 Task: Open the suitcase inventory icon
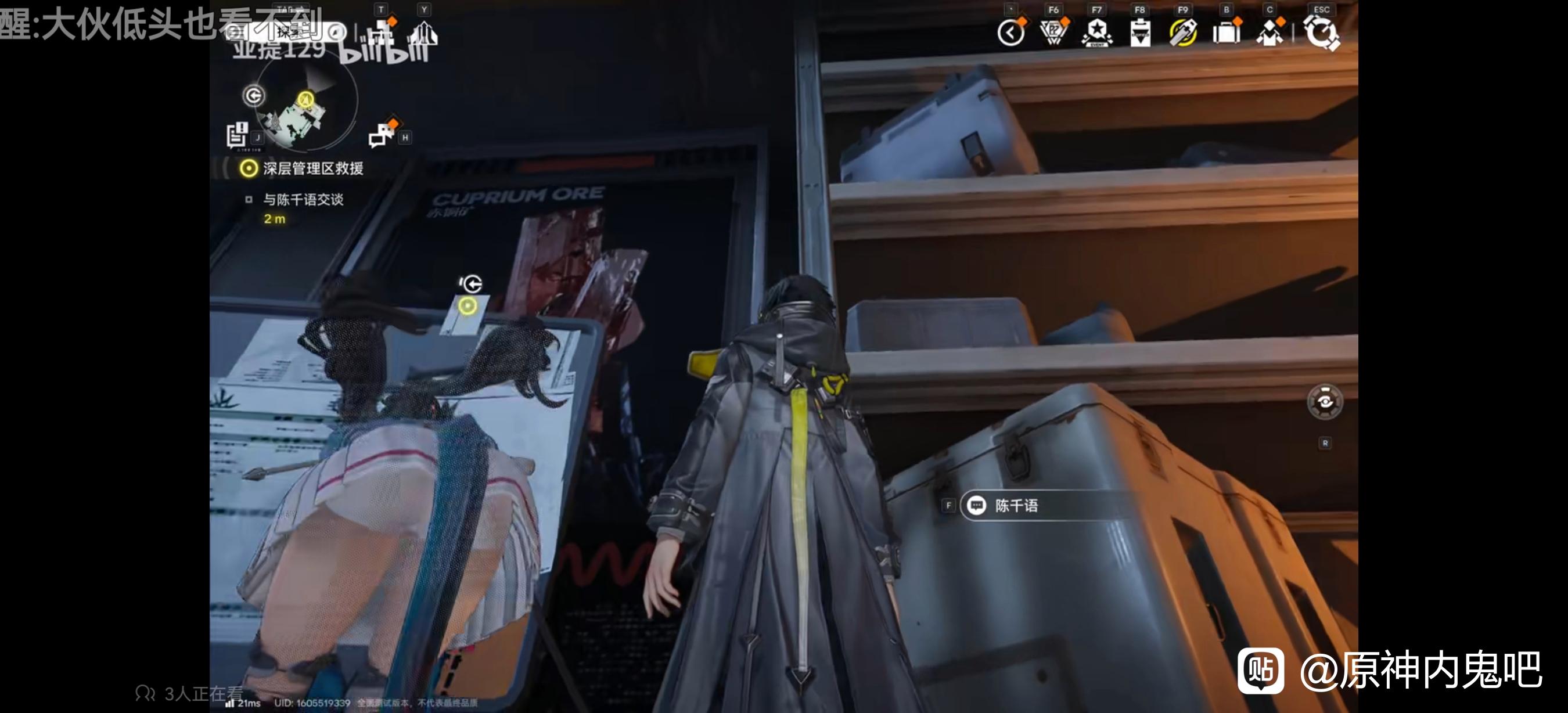pos(1227,33)
